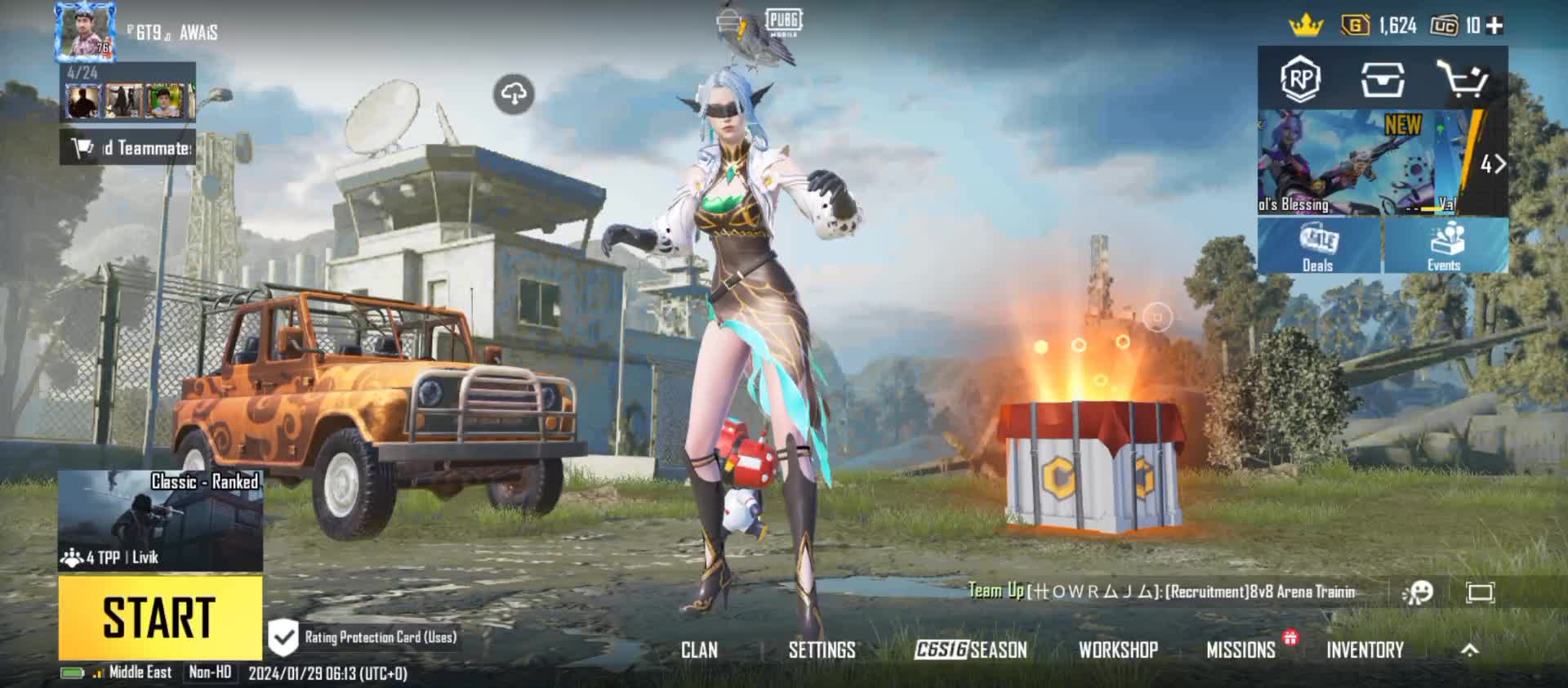Open the RP Royale Pass icon
The height and width of the screenshot is (688, 1568).
click(1300, 80)
